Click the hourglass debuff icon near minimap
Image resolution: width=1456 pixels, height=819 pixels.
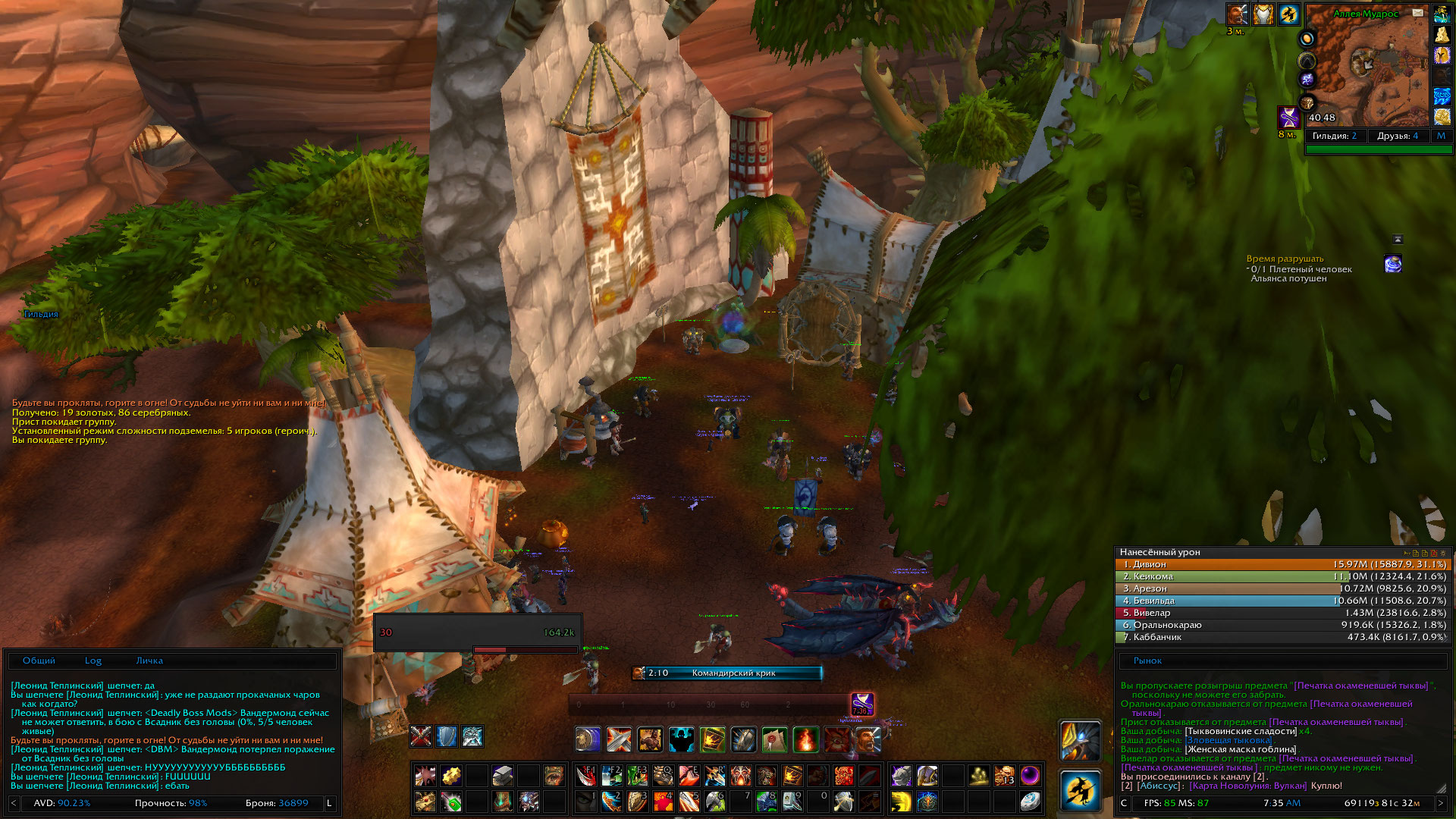coord(1289,118)
